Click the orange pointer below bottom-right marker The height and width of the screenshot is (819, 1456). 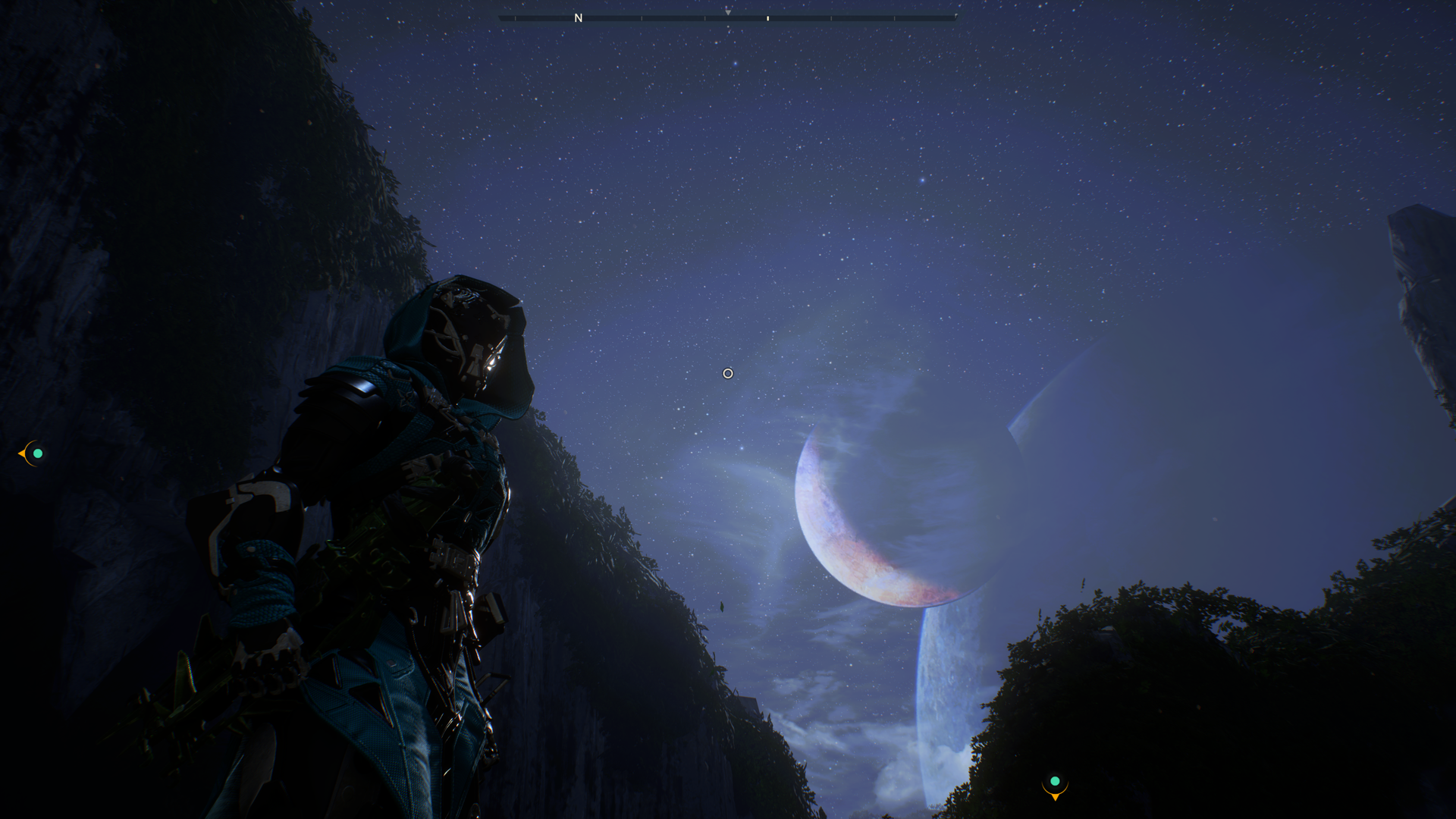coord(1054,799)
